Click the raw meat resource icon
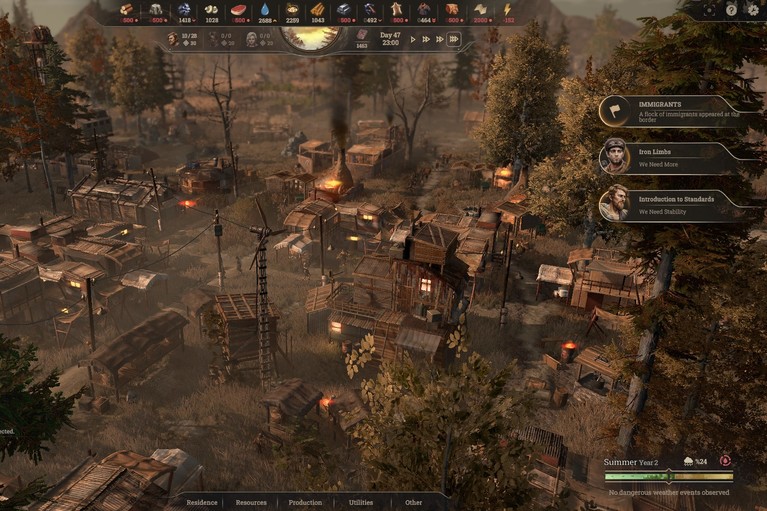Image resolution: width=767 pixels, height=511 pixels. click(x=238, y=9)
